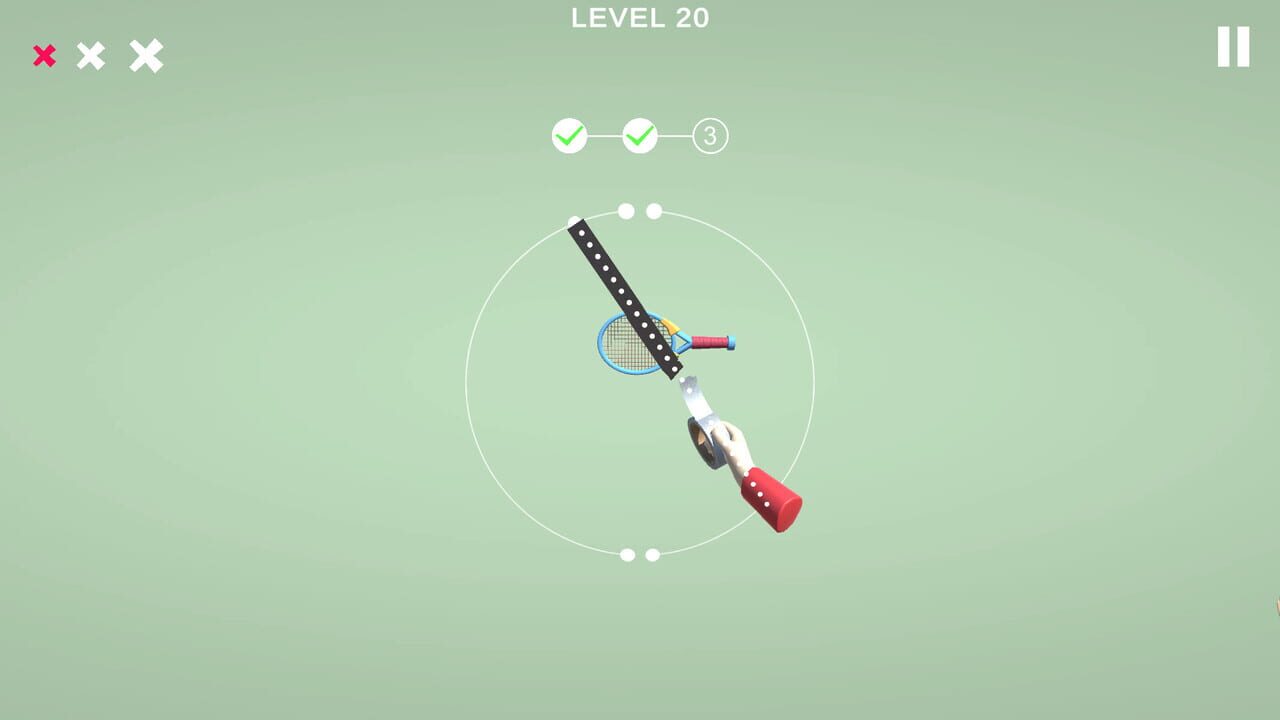Select the first completed checkmark step
The width and height of the screenshot is (1280, 720).
pyautogui.click(x=569, y=133)
